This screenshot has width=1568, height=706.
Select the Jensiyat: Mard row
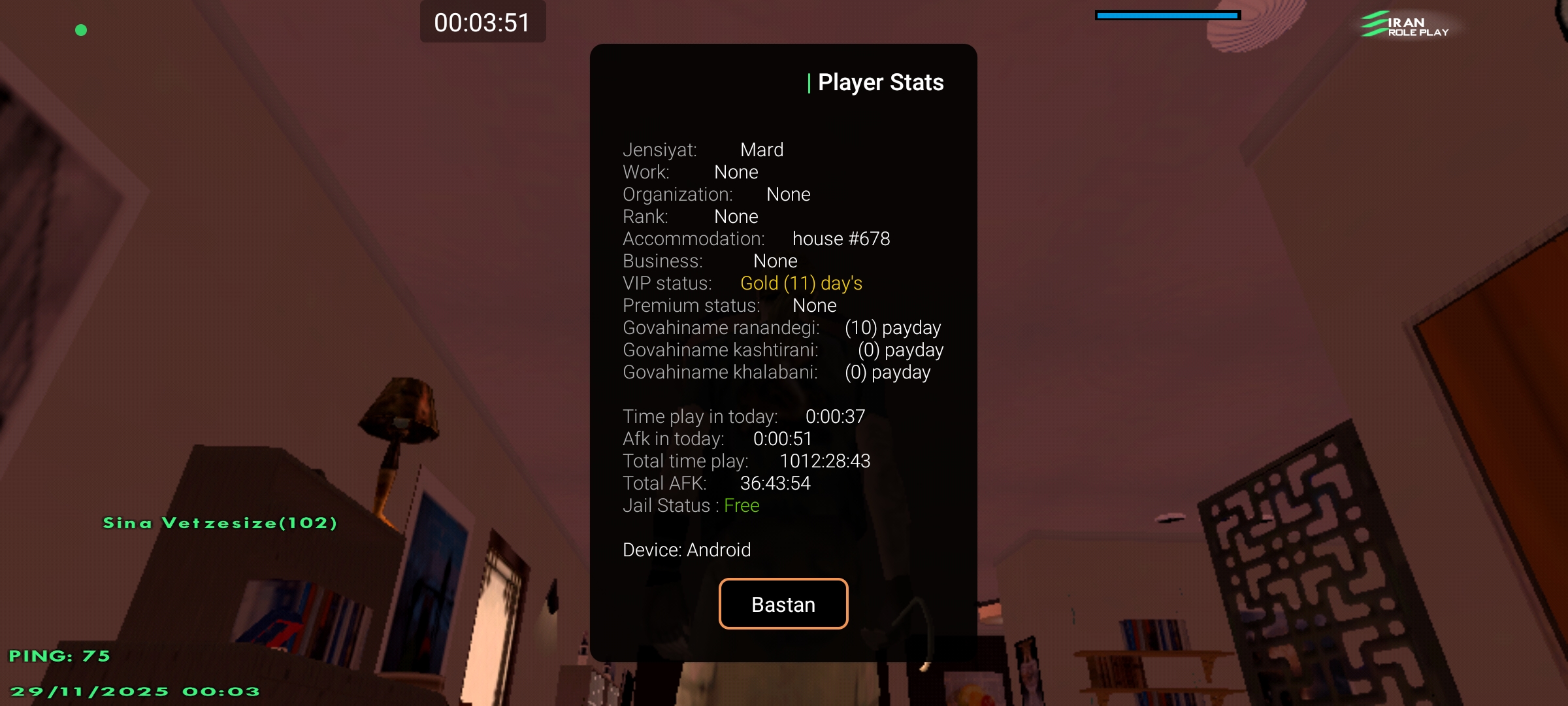point(704,149)
